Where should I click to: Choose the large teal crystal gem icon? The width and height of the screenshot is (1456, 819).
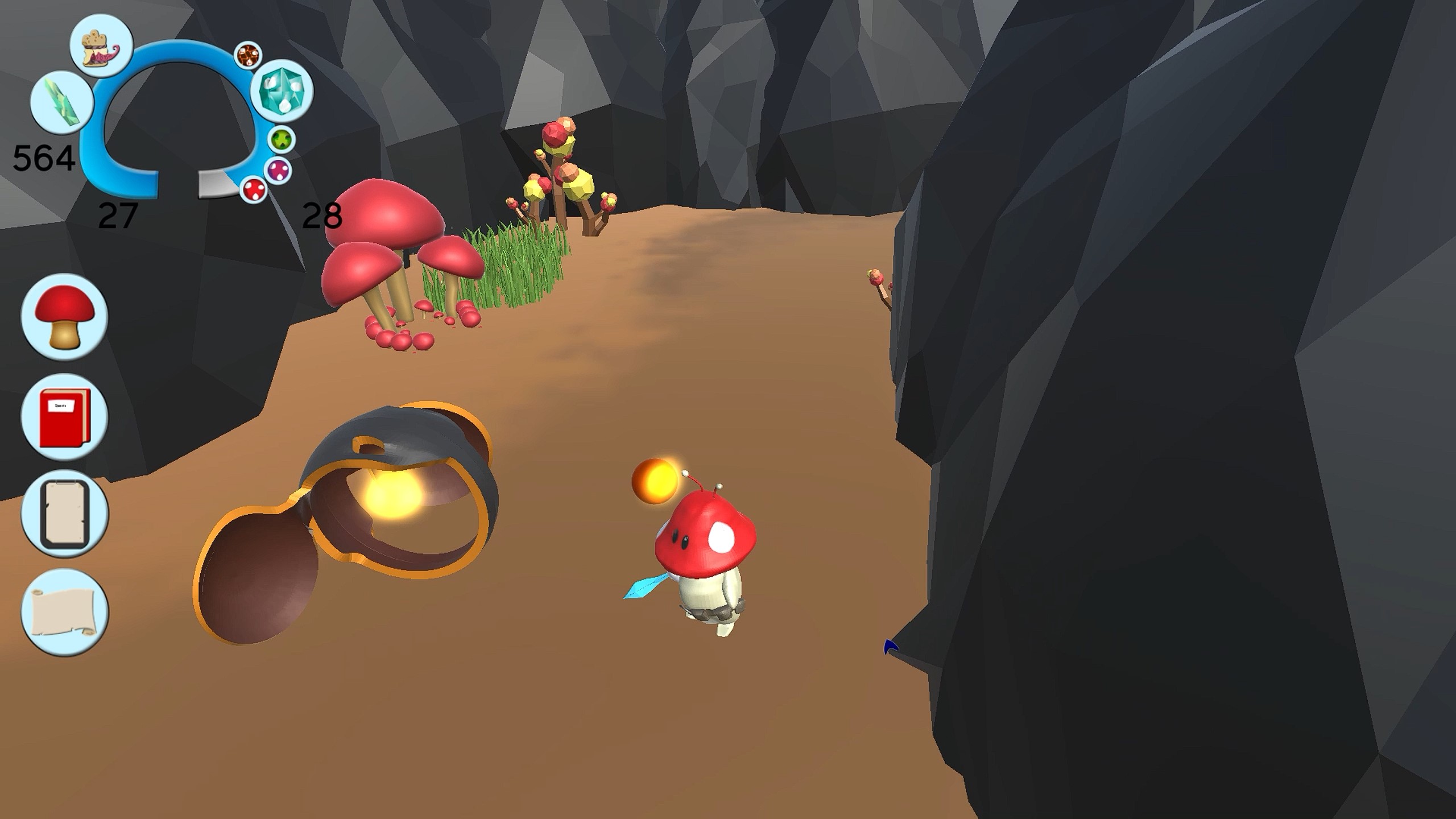click(x=283, y=91)
